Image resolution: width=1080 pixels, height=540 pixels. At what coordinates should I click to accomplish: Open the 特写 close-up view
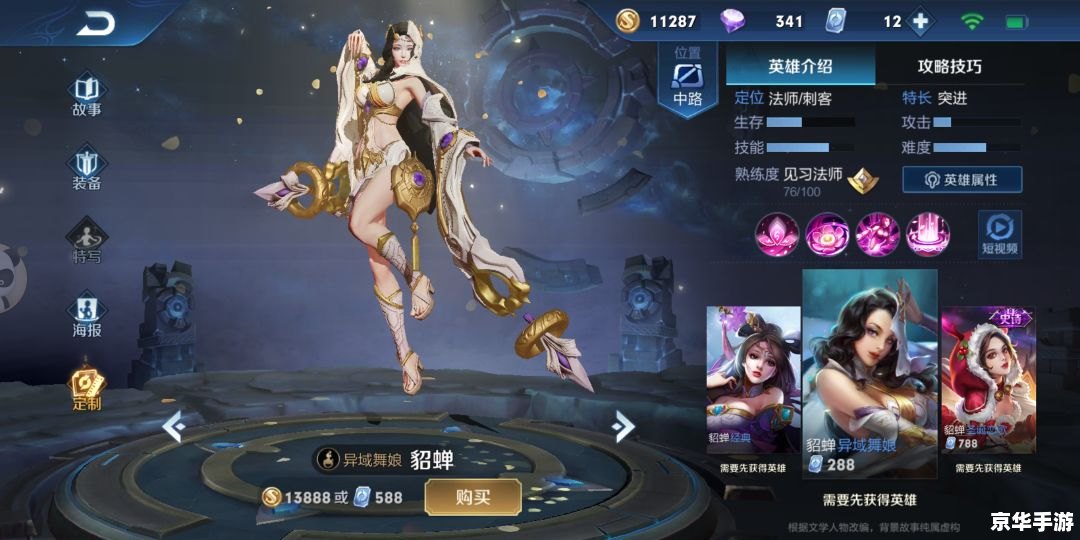(x=87, y=241)
